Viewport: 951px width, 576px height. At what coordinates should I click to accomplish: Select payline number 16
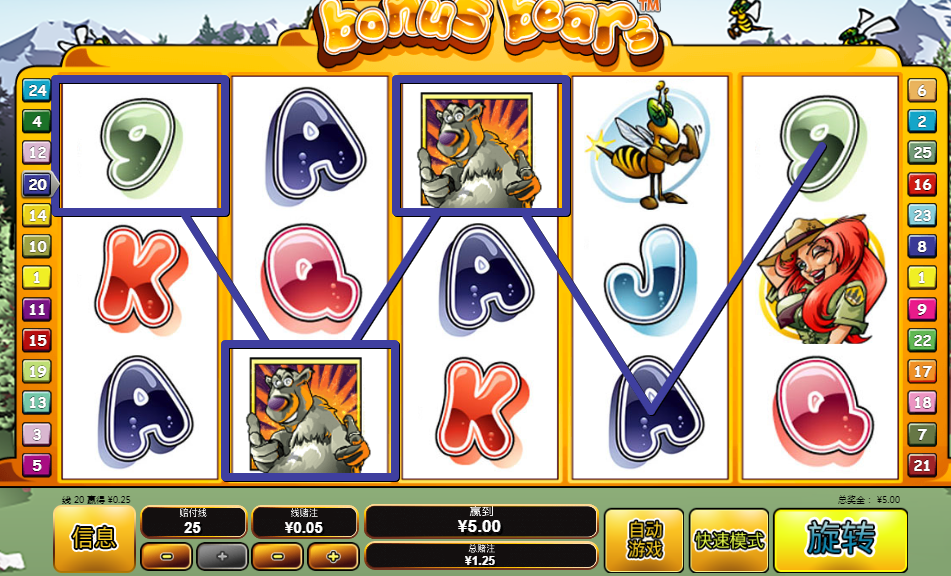920,184
